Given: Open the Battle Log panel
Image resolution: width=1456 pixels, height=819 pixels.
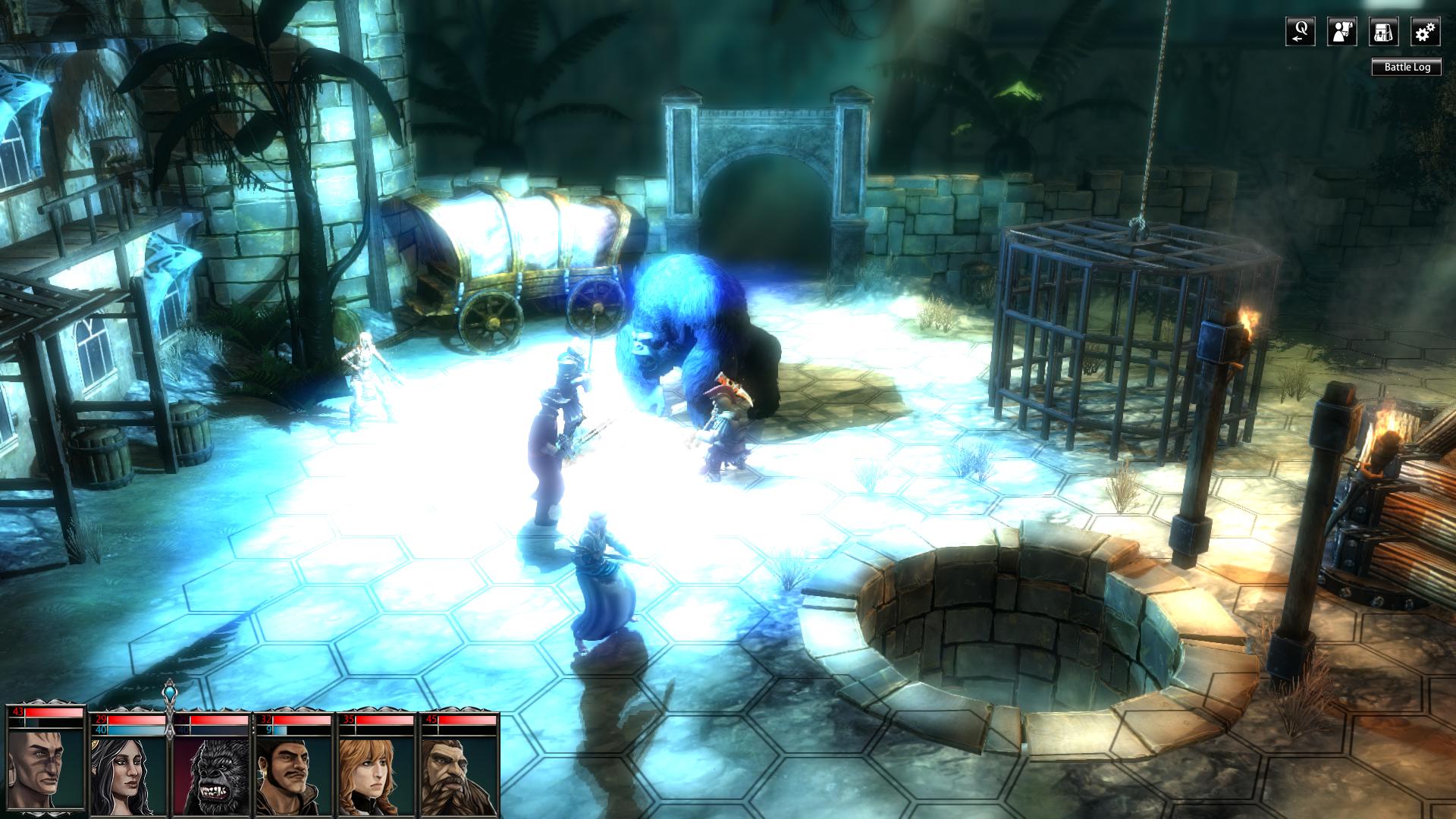Looking at the screenshot, I should pyautogui.click(x=1407, y=67).
